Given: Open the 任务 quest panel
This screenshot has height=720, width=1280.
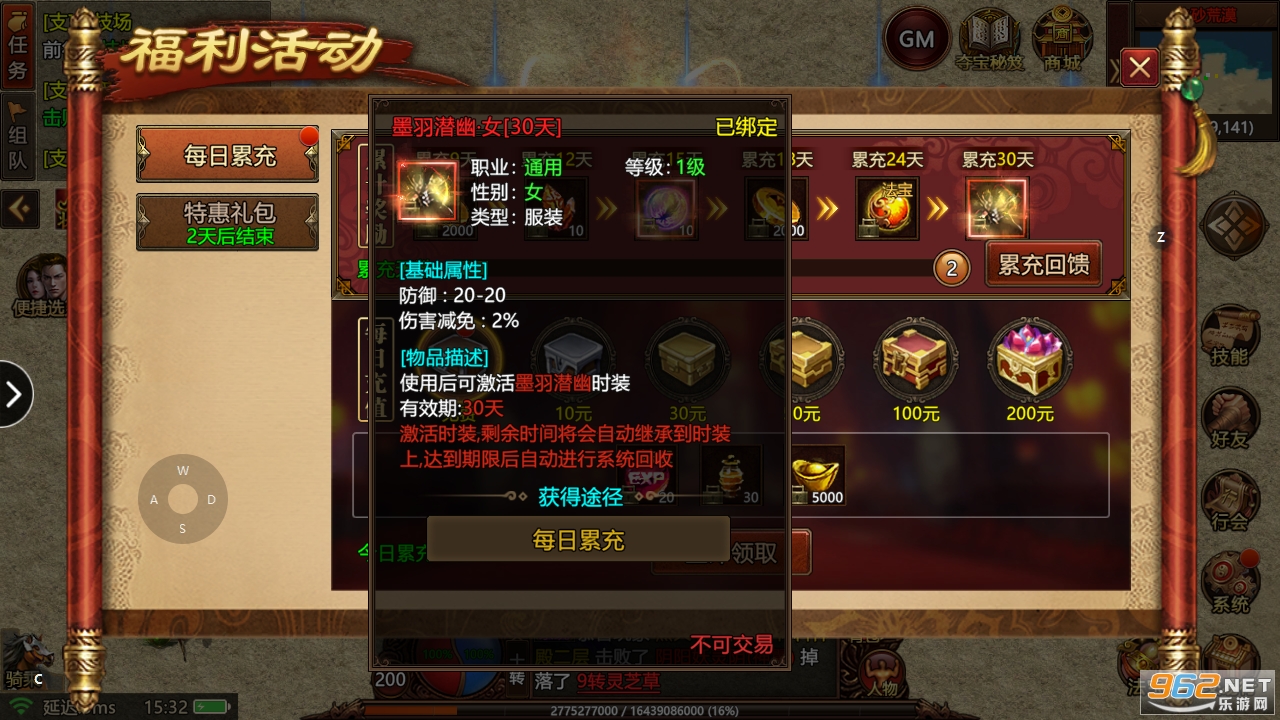Looking at the screenshot, I should coord(18,47).
